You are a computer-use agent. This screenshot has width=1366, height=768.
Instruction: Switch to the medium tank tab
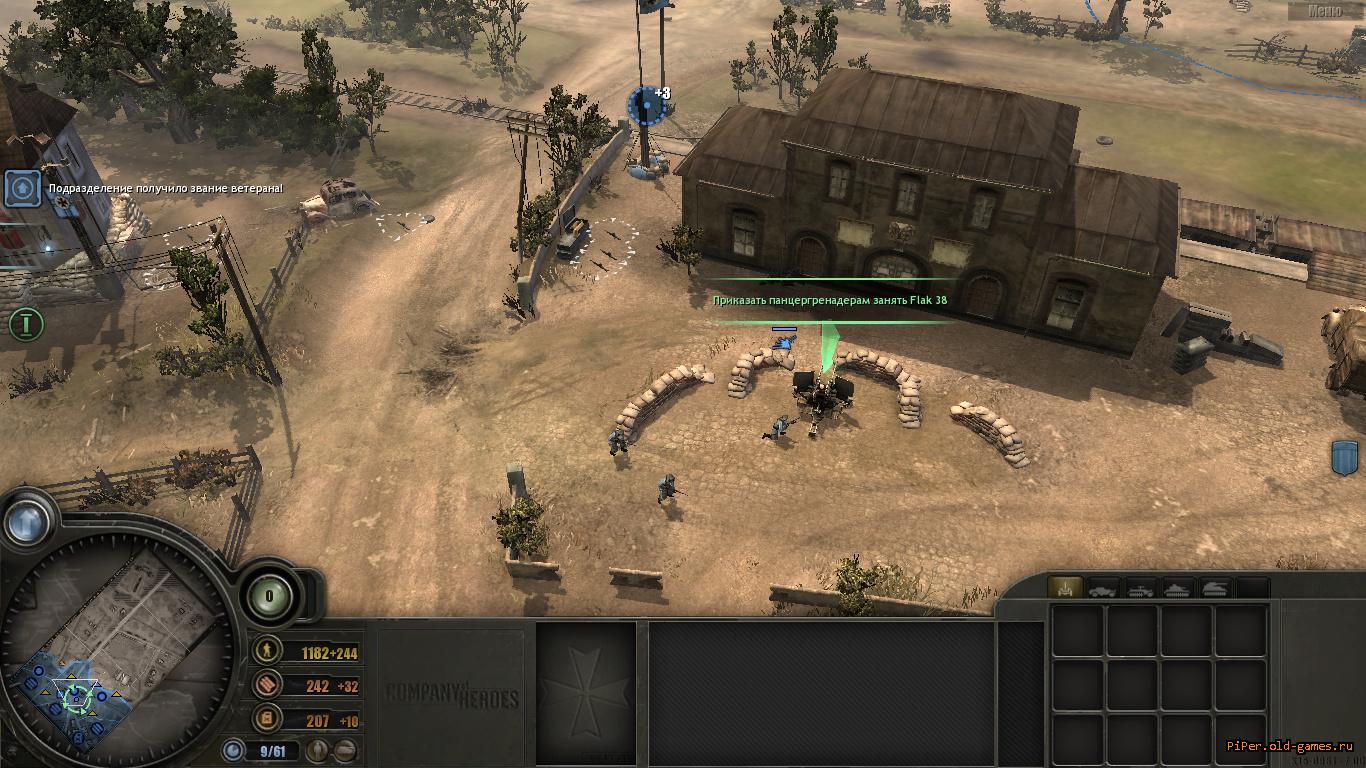click(x=1178, y=588)
